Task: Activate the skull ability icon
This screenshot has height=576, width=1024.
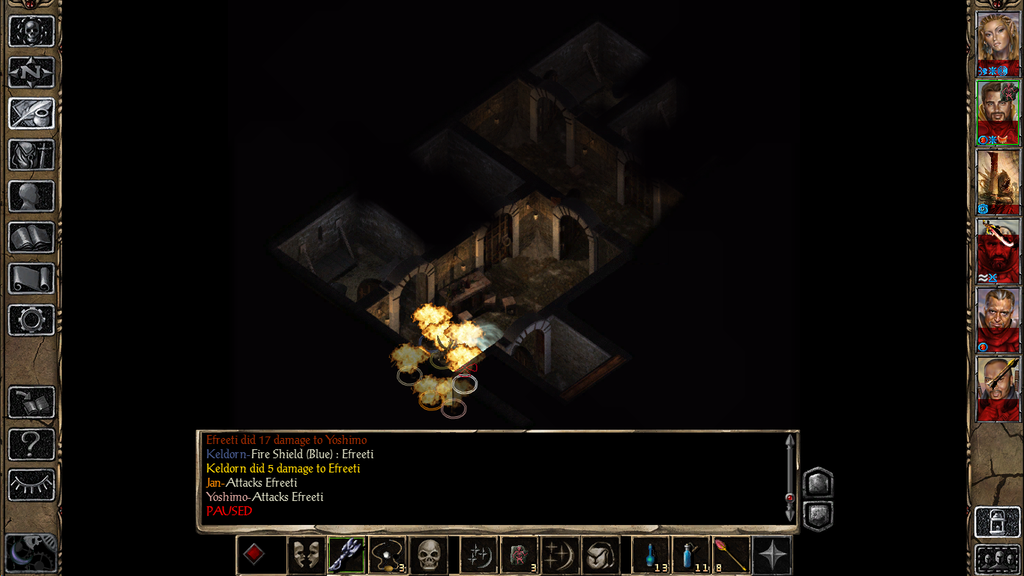Action: (x=429, y=555)
